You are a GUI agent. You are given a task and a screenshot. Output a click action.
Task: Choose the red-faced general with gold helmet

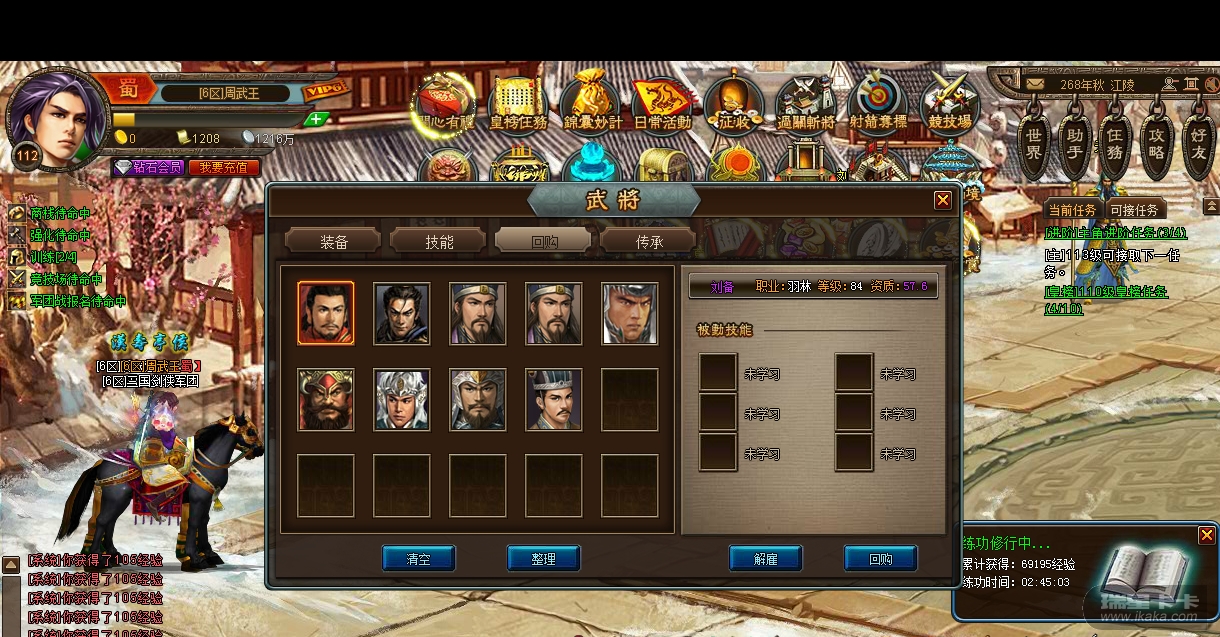pos(326,399)
